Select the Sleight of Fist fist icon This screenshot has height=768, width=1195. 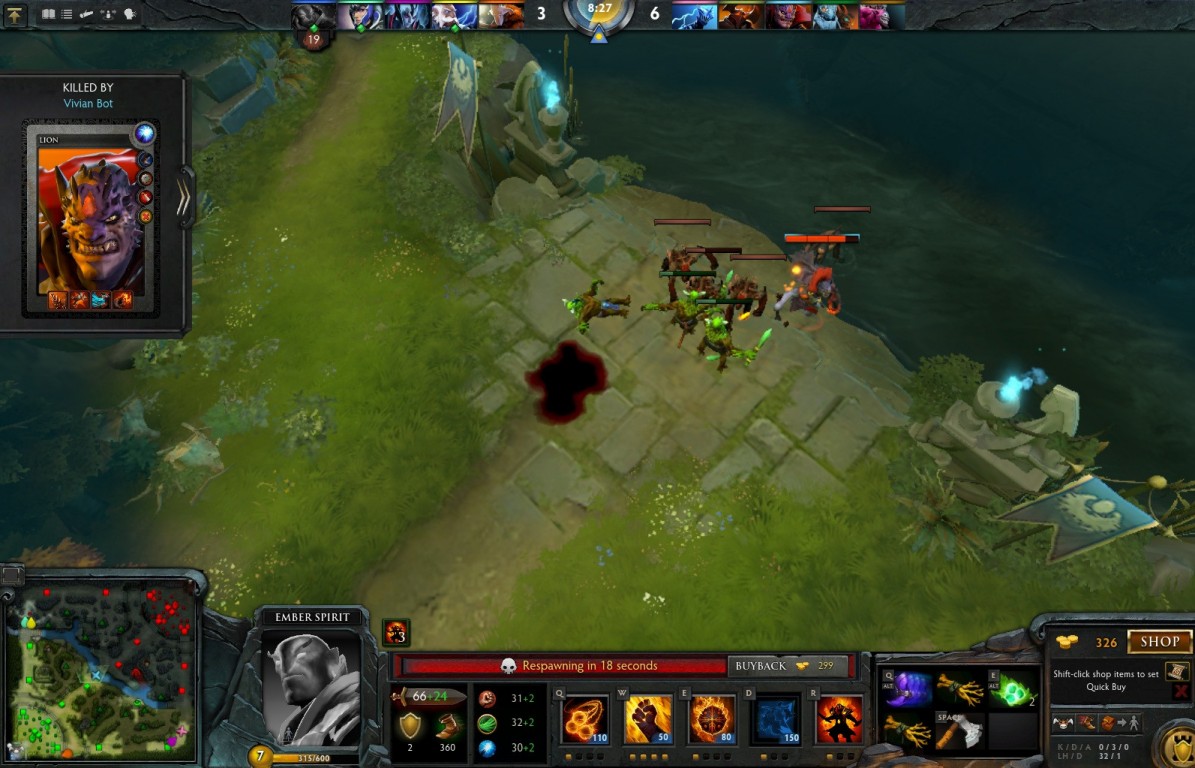point(648,719)
